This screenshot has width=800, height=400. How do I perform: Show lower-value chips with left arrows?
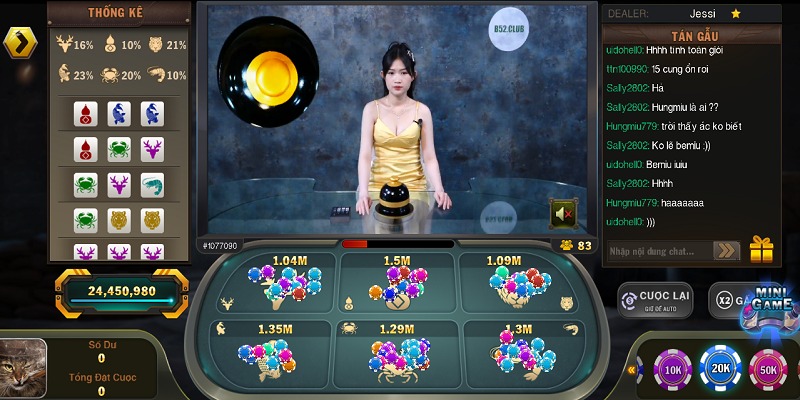pos(633,370)
